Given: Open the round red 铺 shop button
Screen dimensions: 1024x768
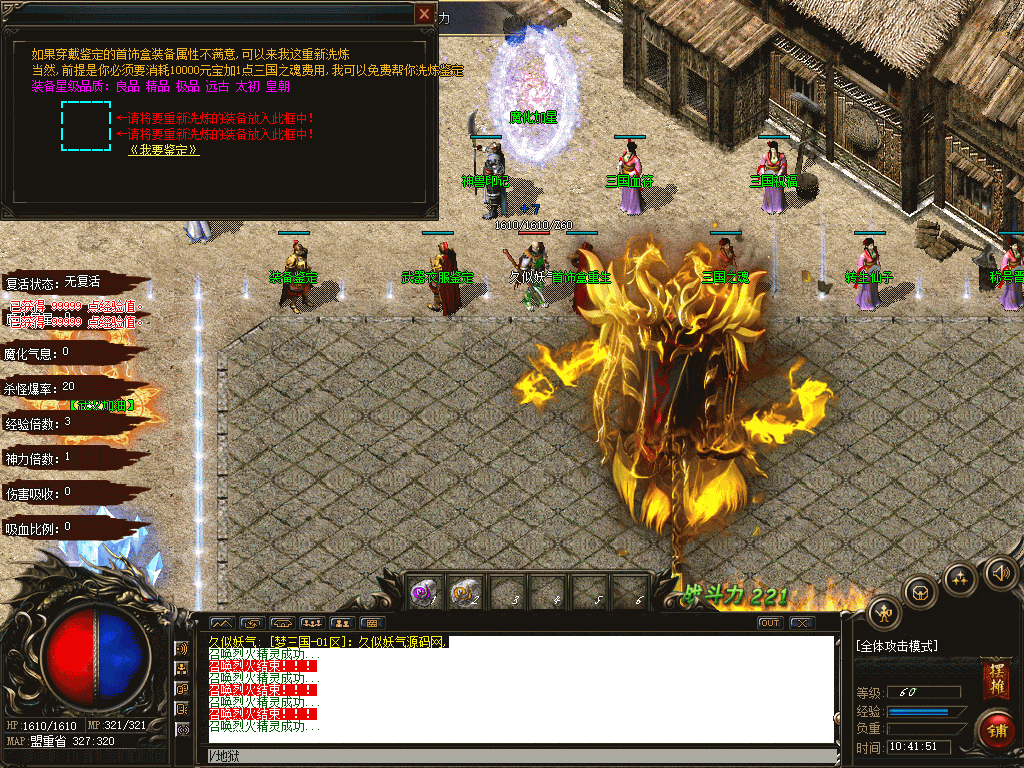Looking at the screenshot, I should click(x=995, y=729).
